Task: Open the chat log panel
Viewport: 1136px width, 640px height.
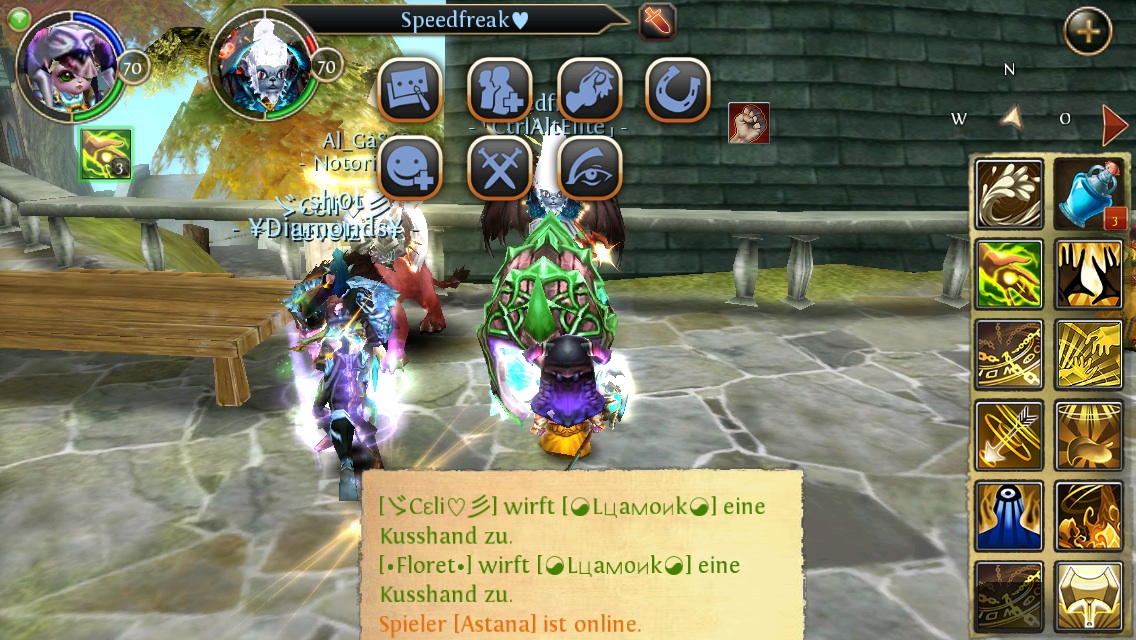Action: [x=580, y=555]
